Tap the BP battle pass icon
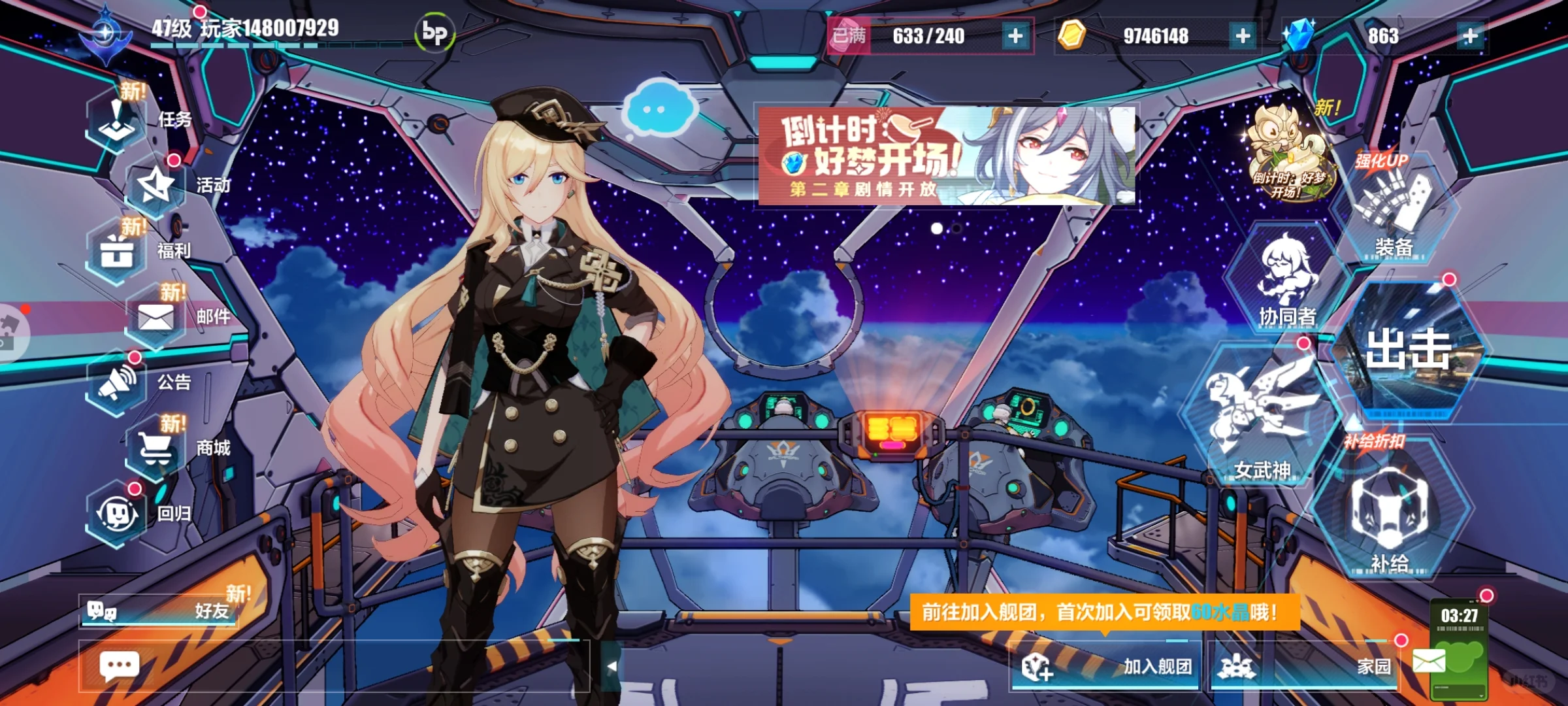1568x706 pixels. pos(434,33)
